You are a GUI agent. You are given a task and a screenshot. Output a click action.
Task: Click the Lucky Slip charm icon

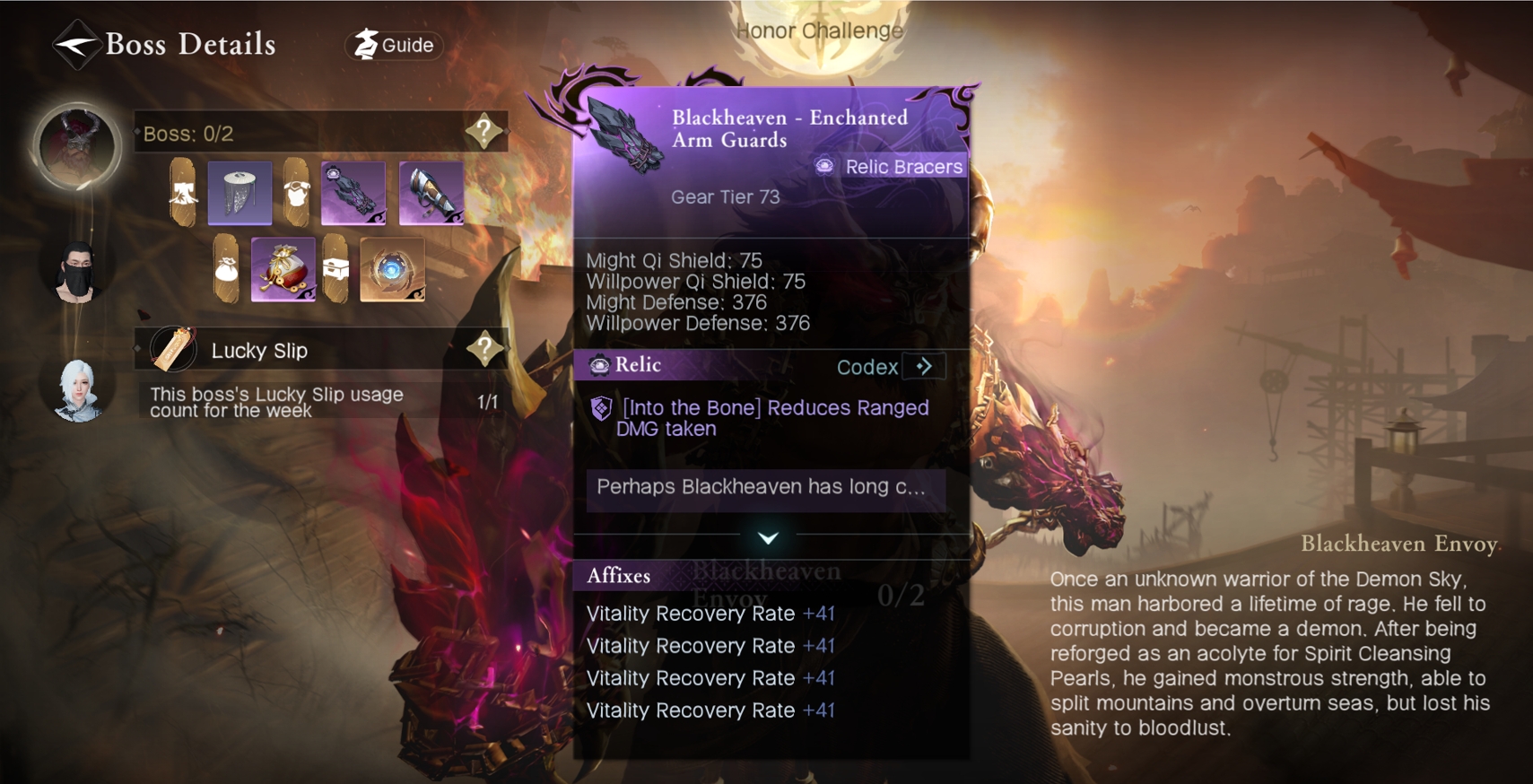(173, 349)
